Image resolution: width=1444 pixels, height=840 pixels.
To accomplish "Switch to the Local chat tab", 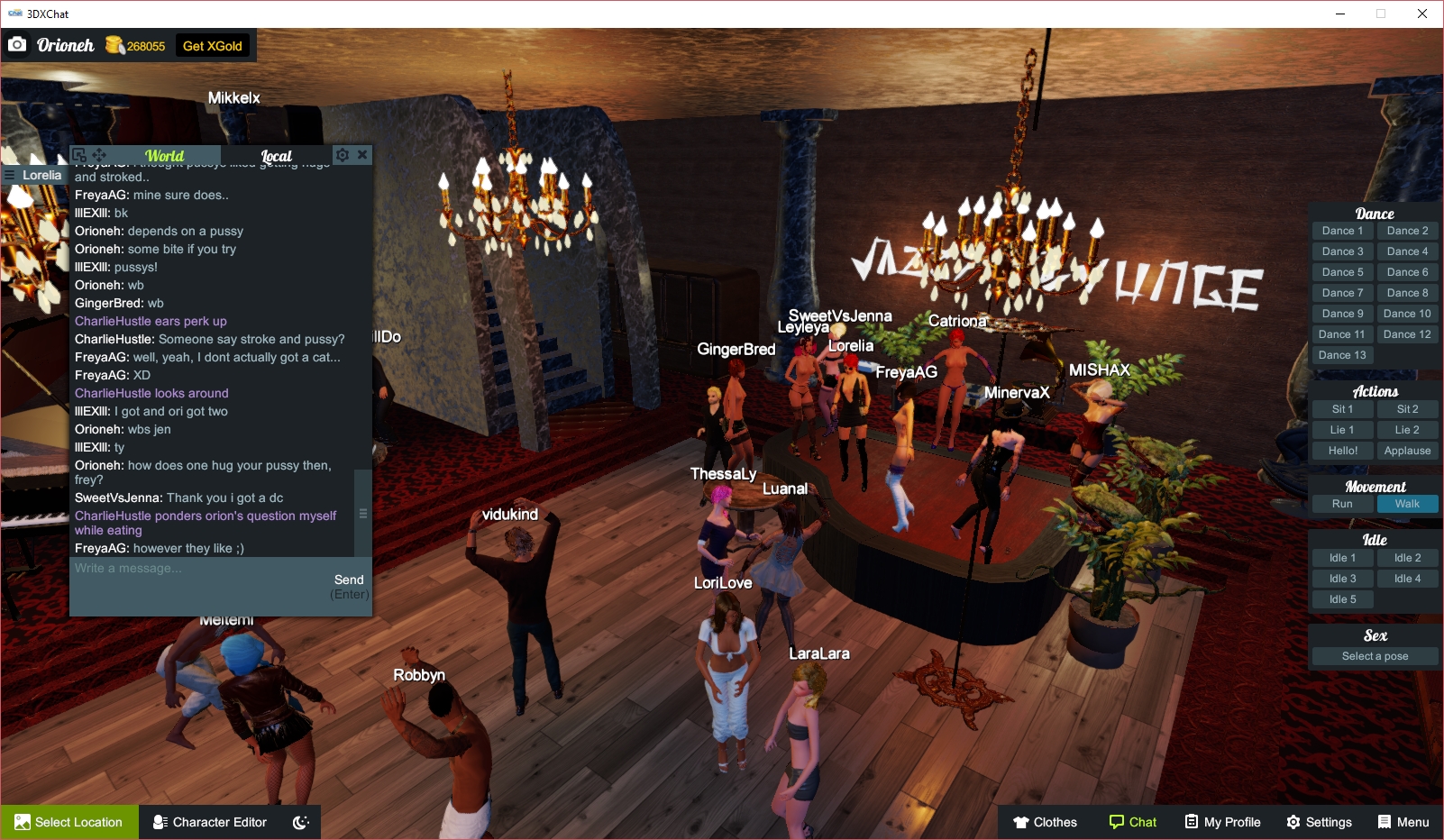I will pos(276,155).
